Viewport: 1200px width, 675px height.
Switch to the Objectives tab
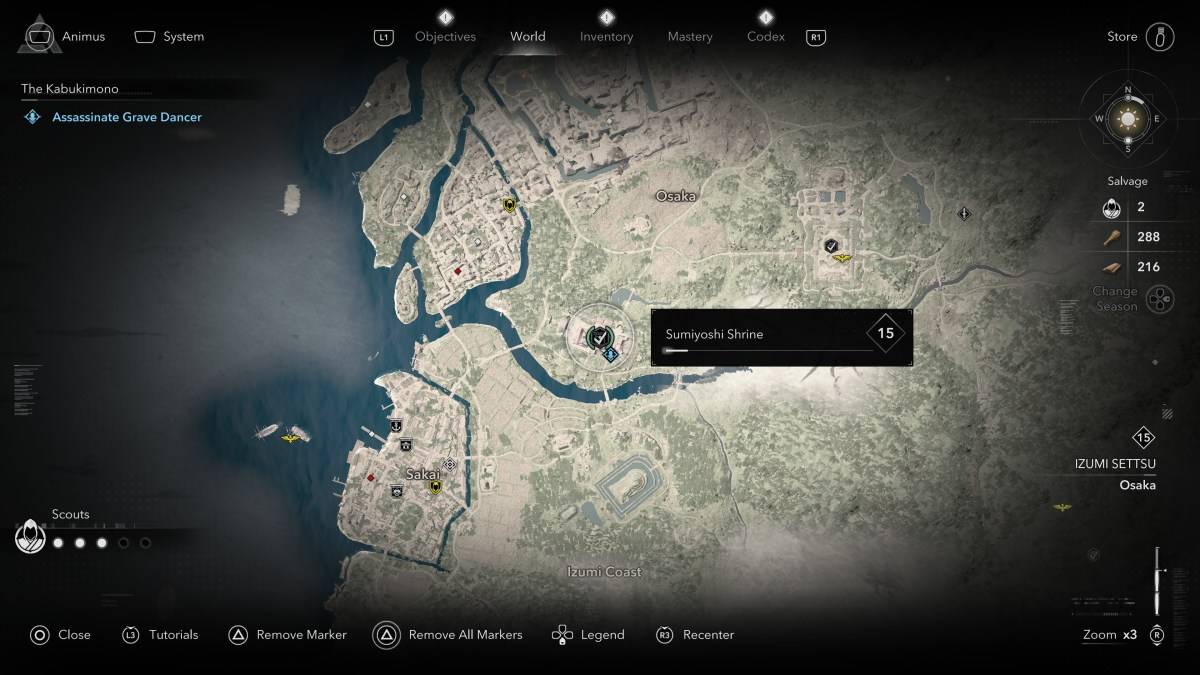(x=445, y=37)
